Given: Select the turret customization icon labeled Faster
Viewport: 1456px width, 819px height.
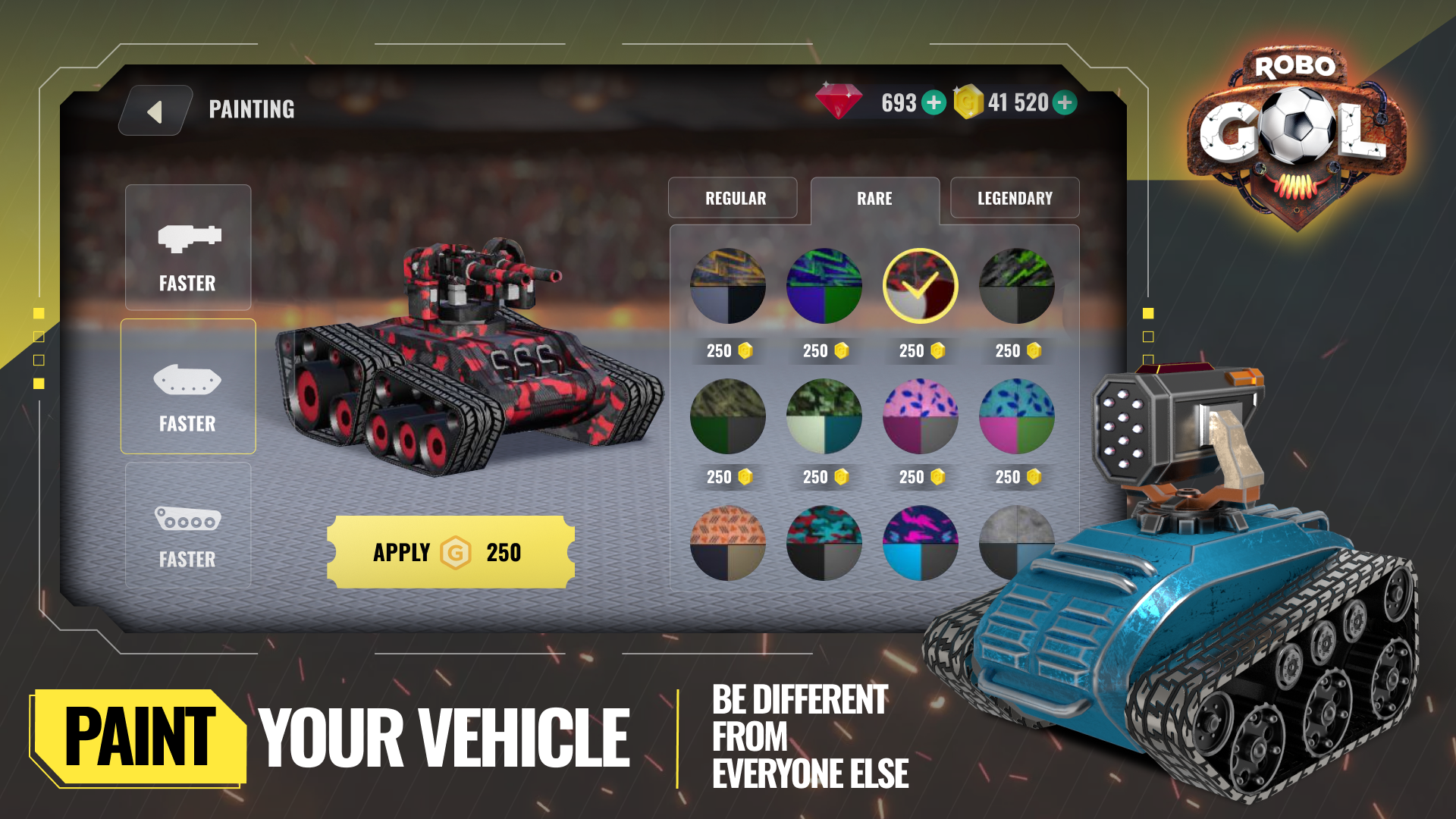Looking at the screenshot, I should (x=187, y=246).
